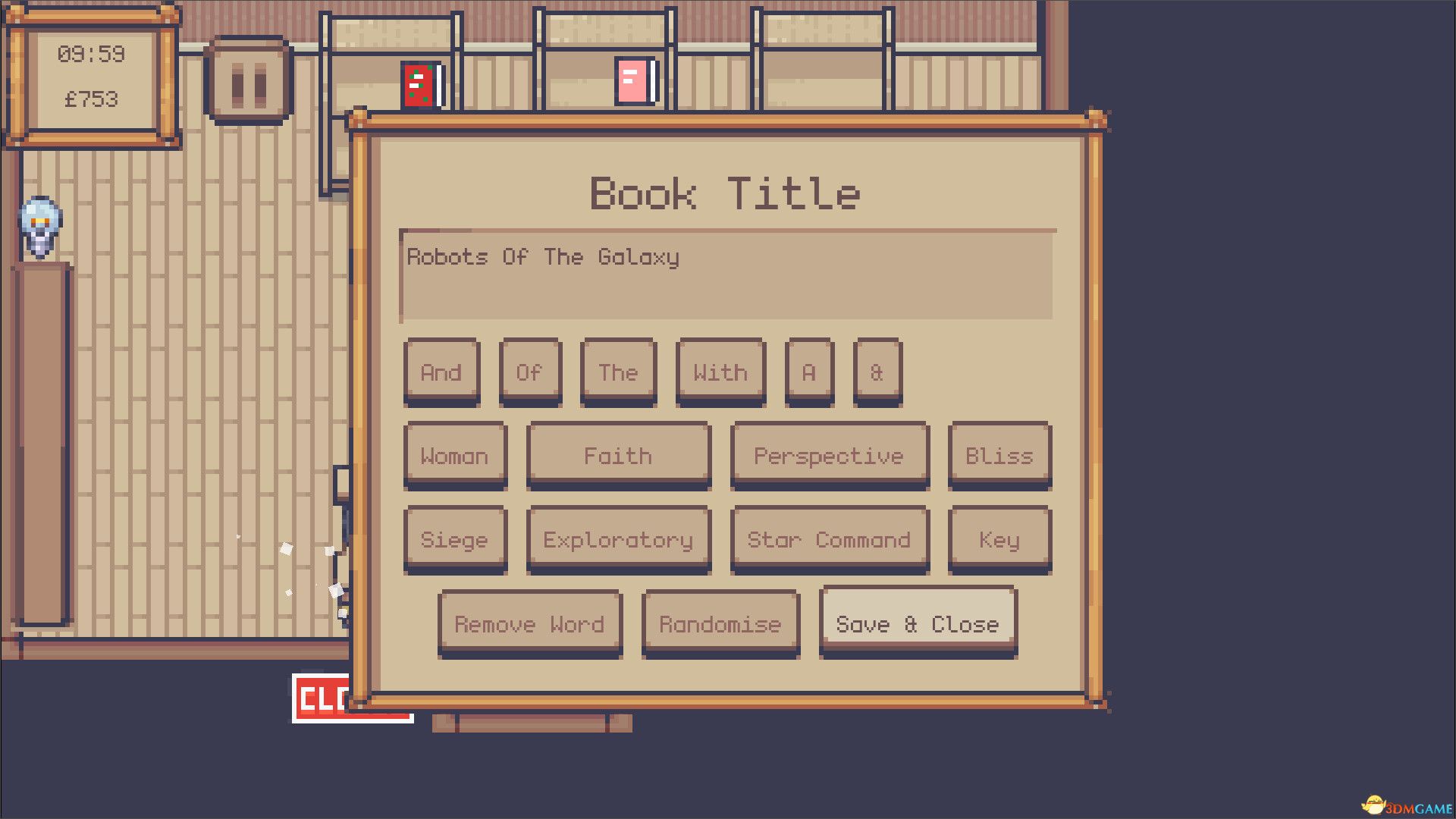Select the word 'And' for the title
The image size is (1456, 819).
pos(442,372)
